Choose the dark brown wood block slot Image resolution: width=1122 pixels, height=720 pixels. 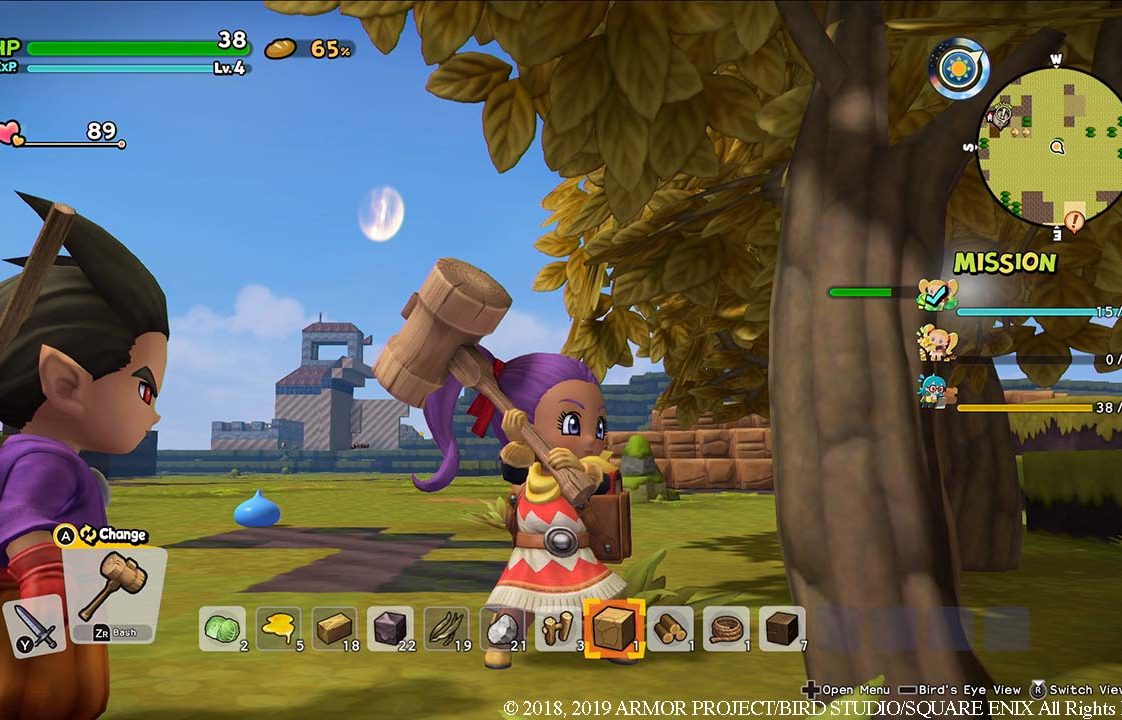point(781,629)
